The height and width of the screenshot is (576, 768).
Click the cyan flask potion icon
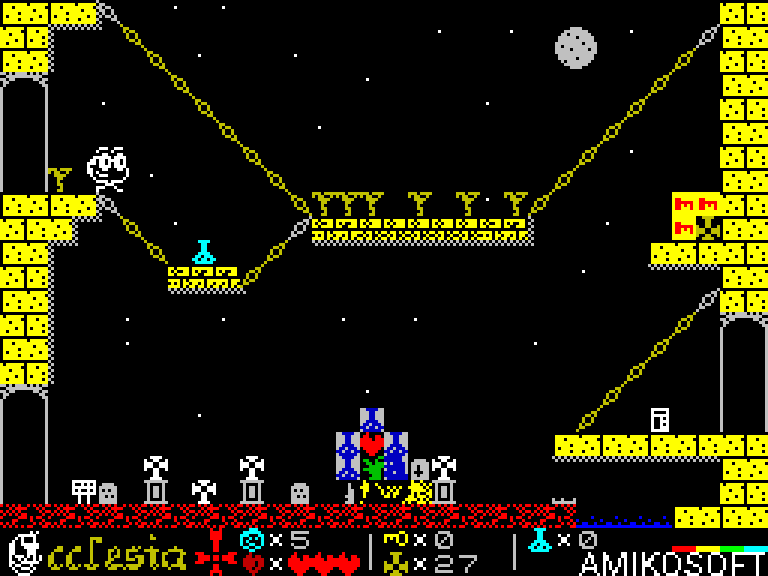pyautogui.click(x=540, y=540)
